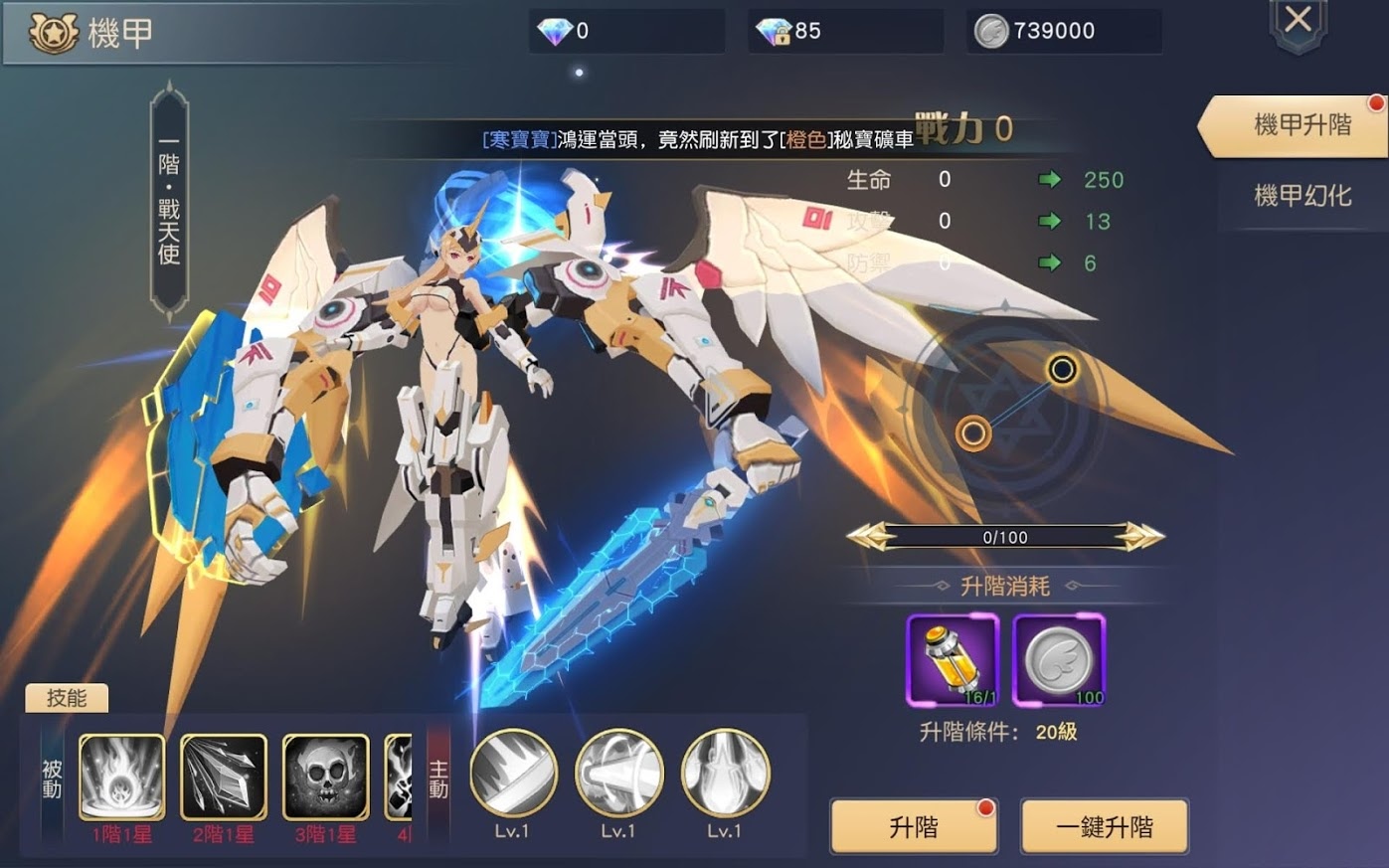
Task: Tap the silver coin currency counter
Action: [x=1064, y=31]
